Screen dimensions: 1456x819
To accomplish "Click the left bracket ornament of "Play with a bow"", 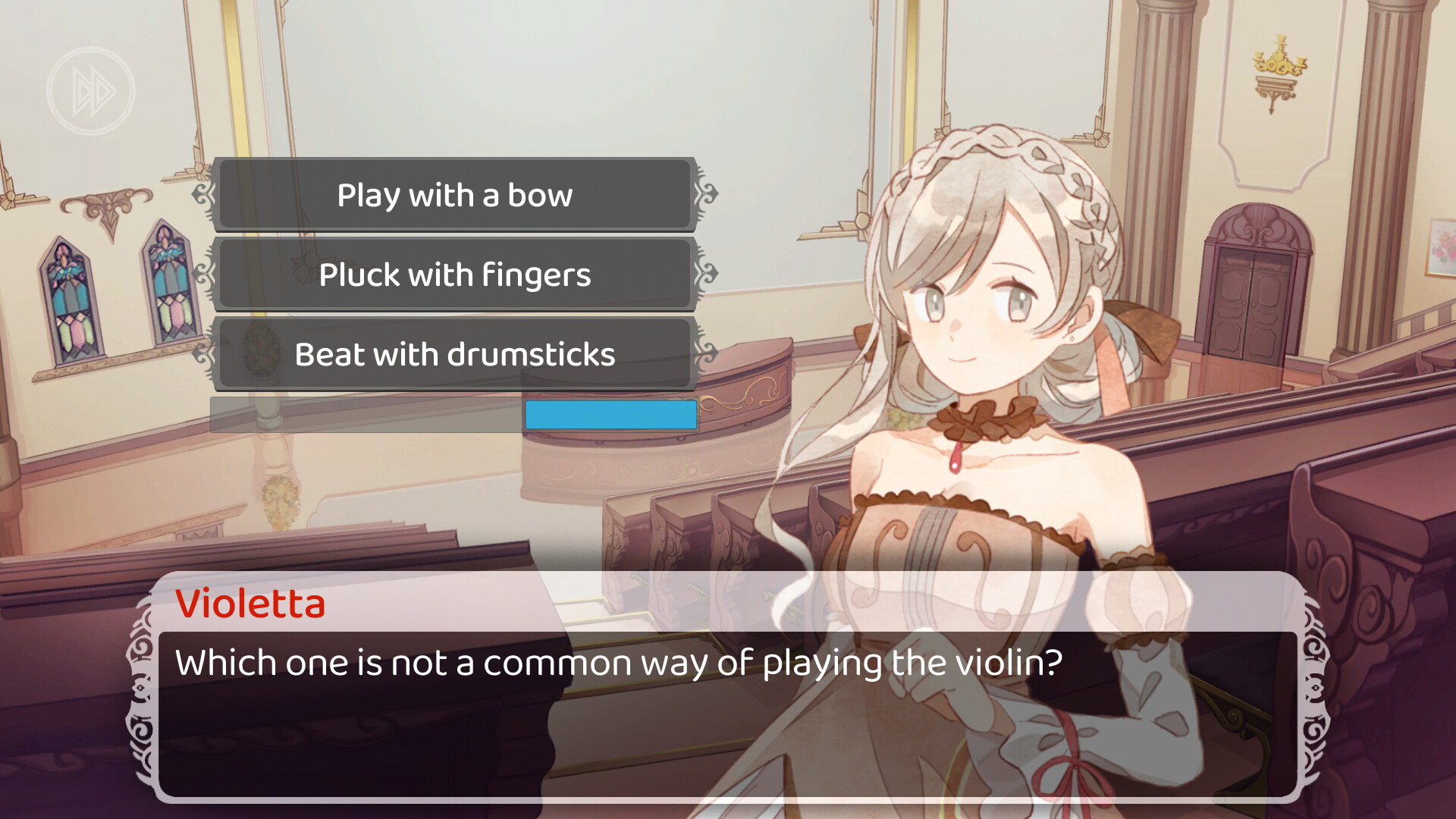I will click(x=203, y=195).
